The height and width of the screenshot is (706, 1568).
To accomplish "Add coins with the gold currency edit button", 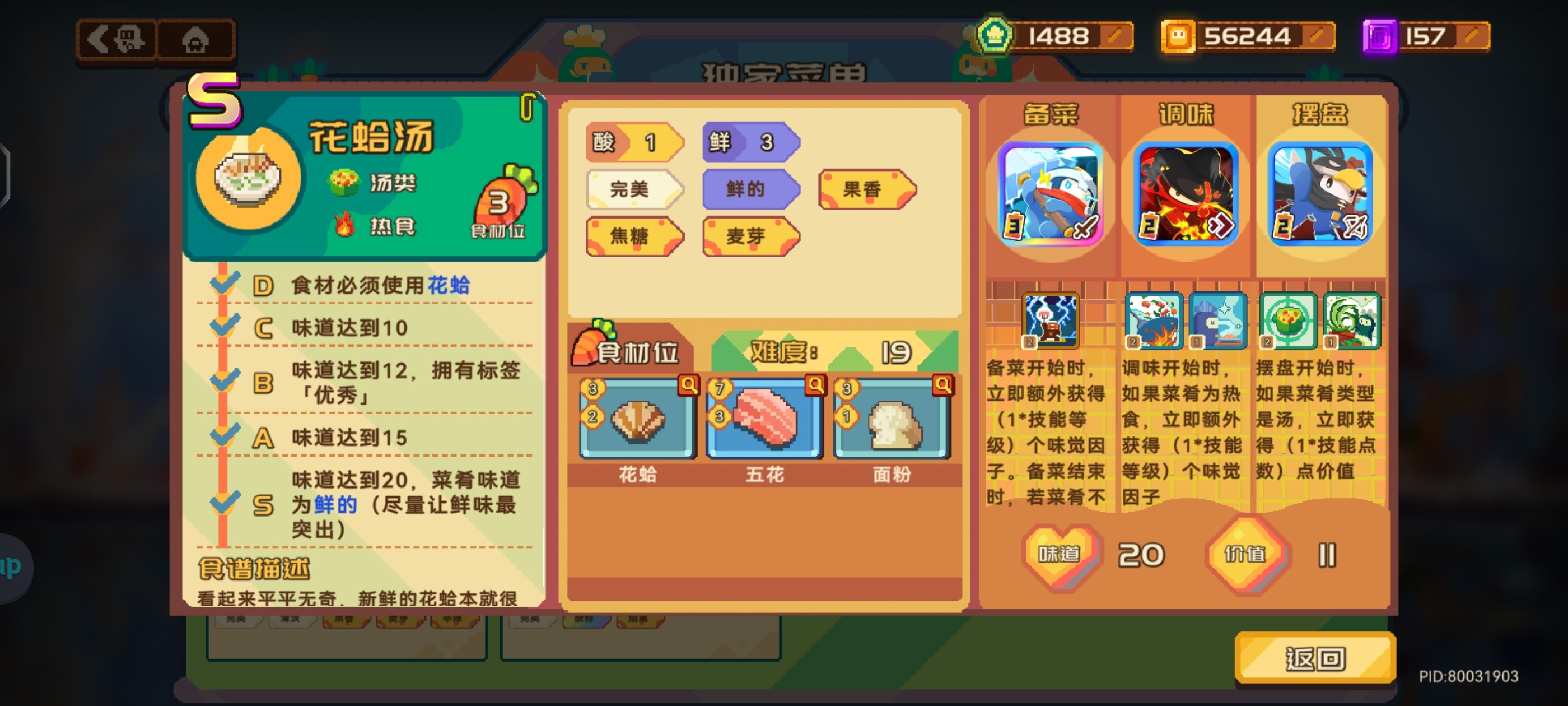I will 1318,36.
